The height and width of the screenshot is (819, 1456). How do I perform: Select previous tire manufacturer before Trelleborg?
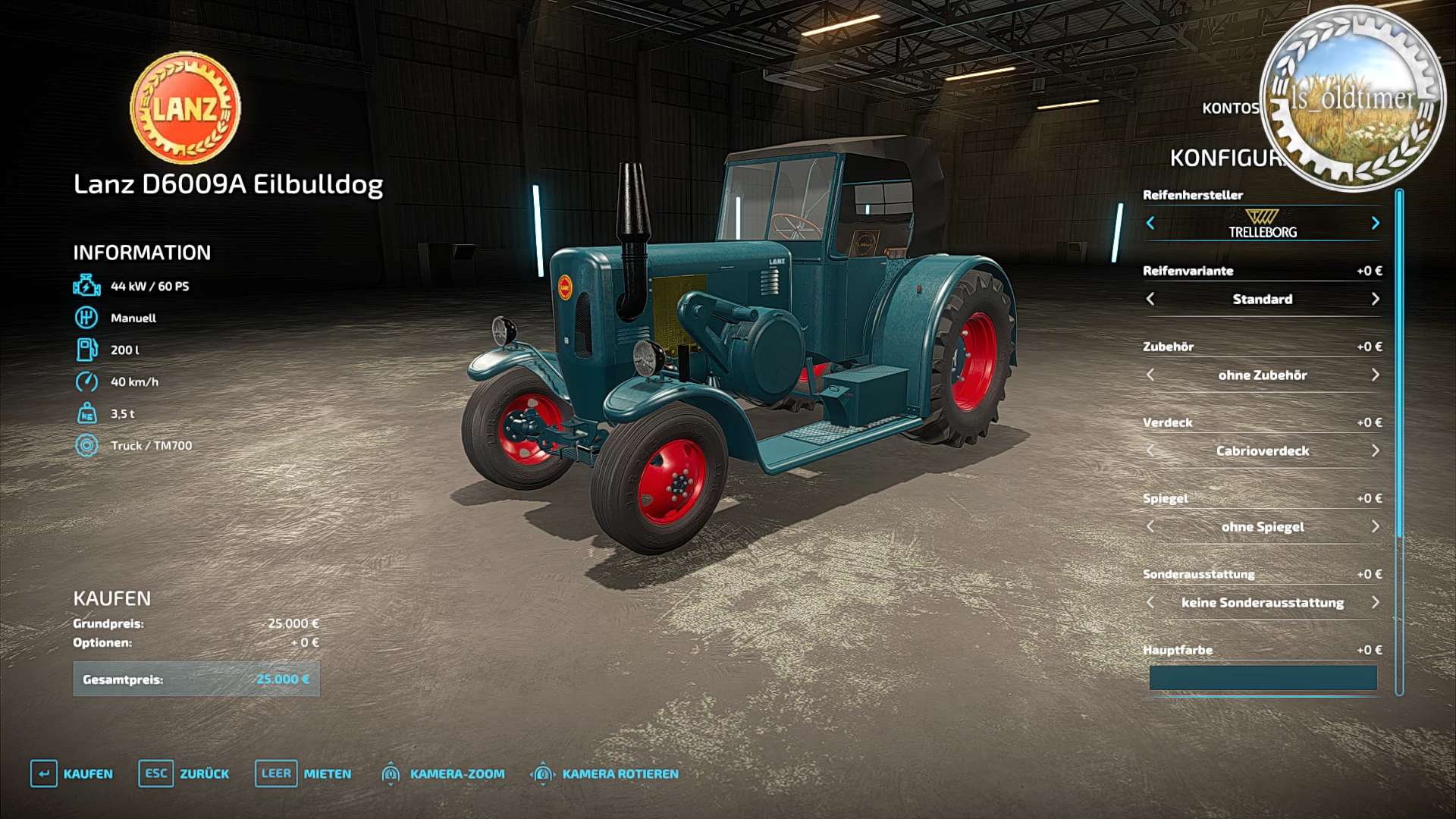1150,223
